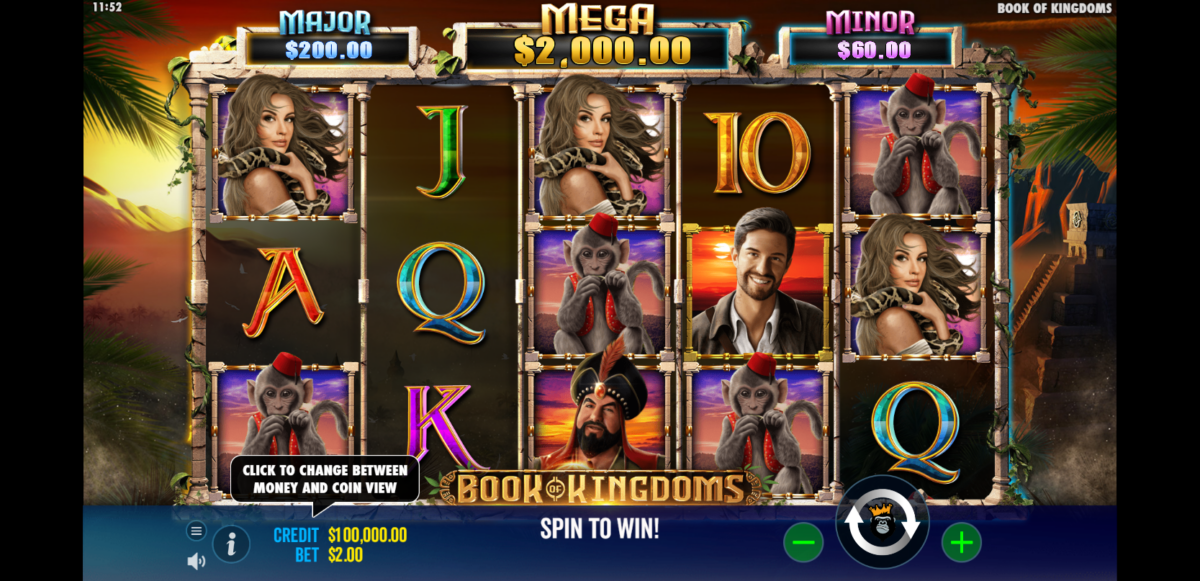Image resolution: width=1200 pixels, height=581 pixels.
Task: Toggle the sound speaker icon
Action: (196, 561)
